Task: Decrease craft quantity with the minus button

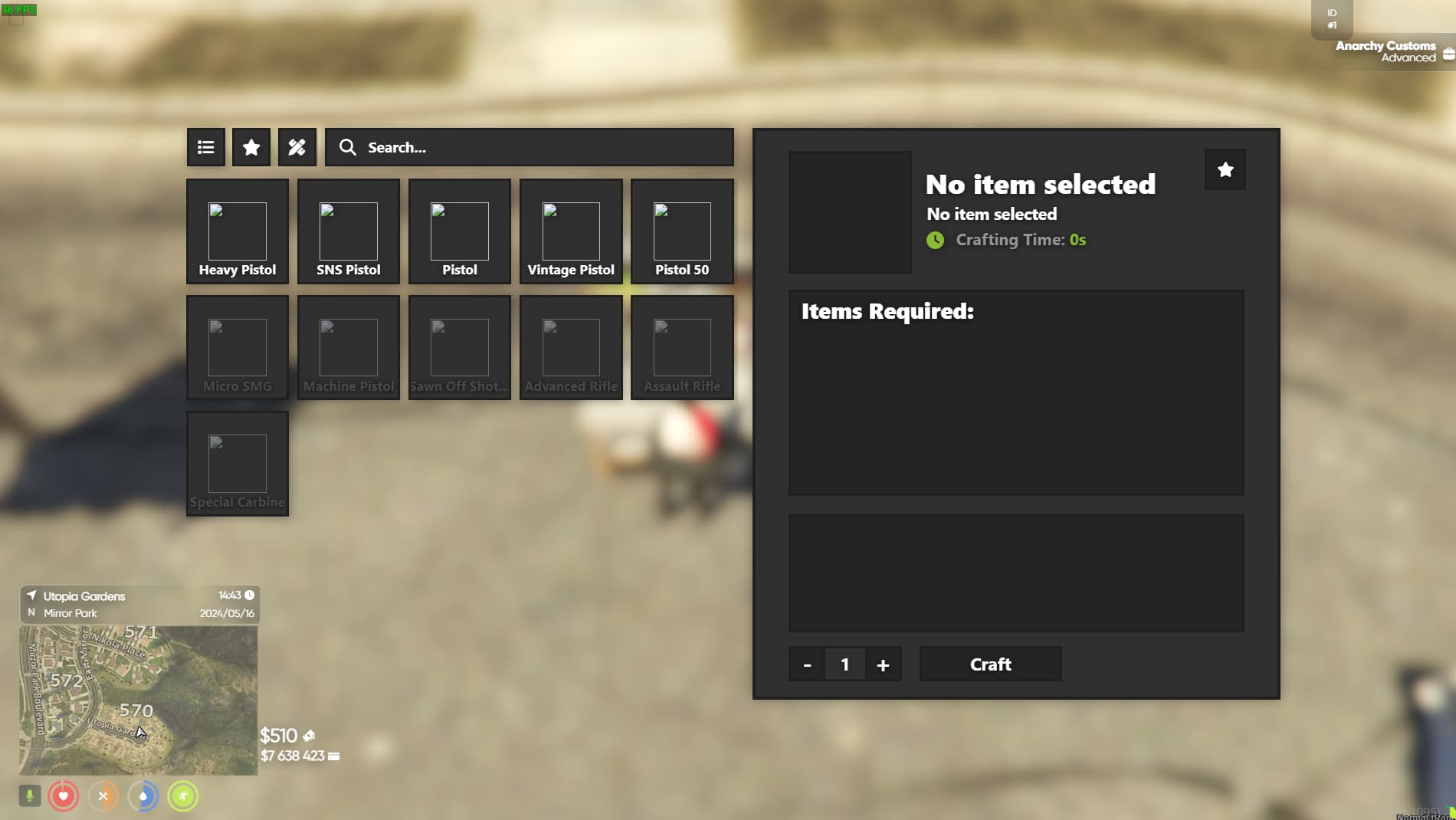Action: 806,664
